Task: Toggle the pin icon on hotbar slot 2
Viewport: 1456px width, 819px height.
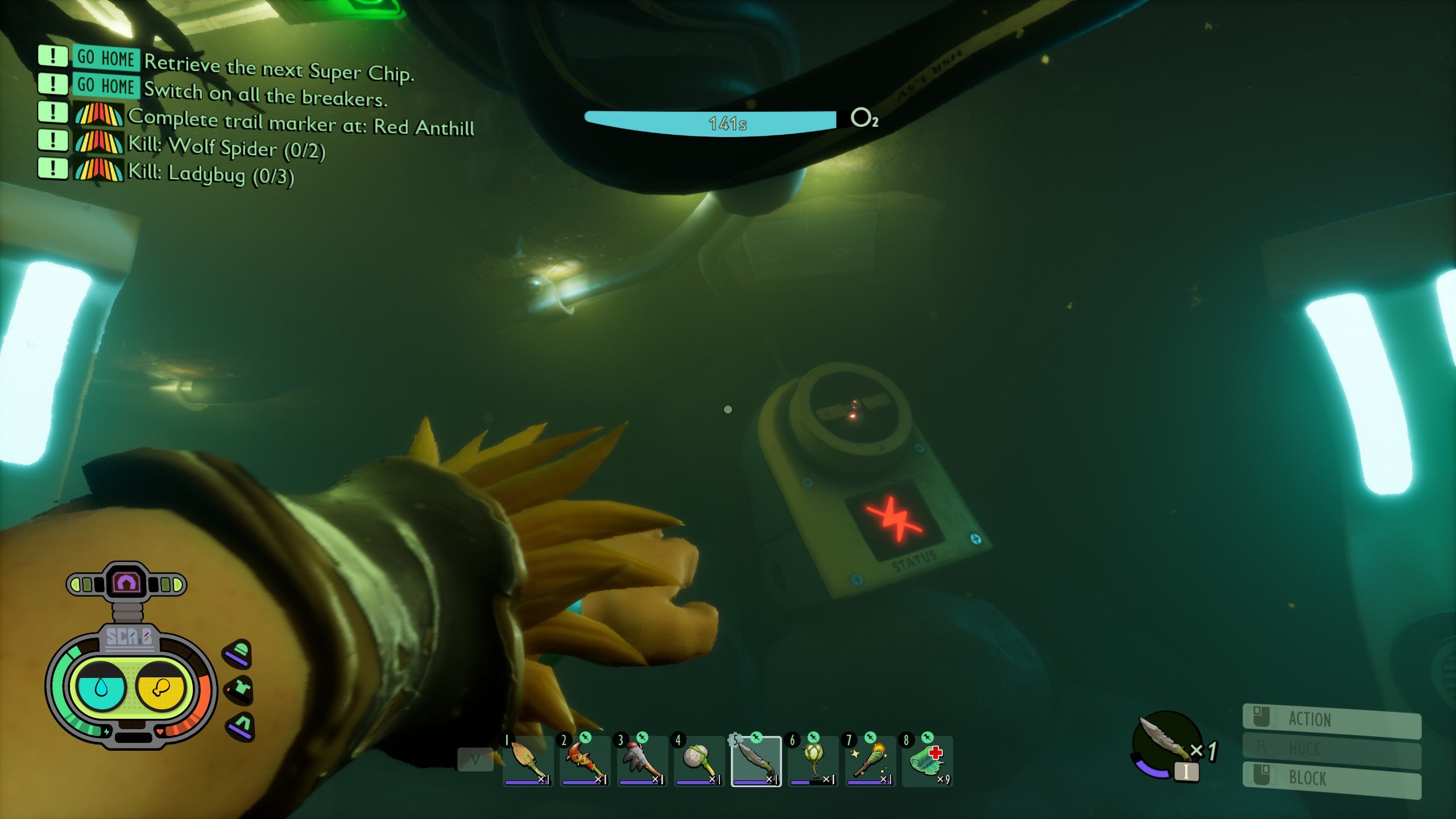Action: coord(586,738)
